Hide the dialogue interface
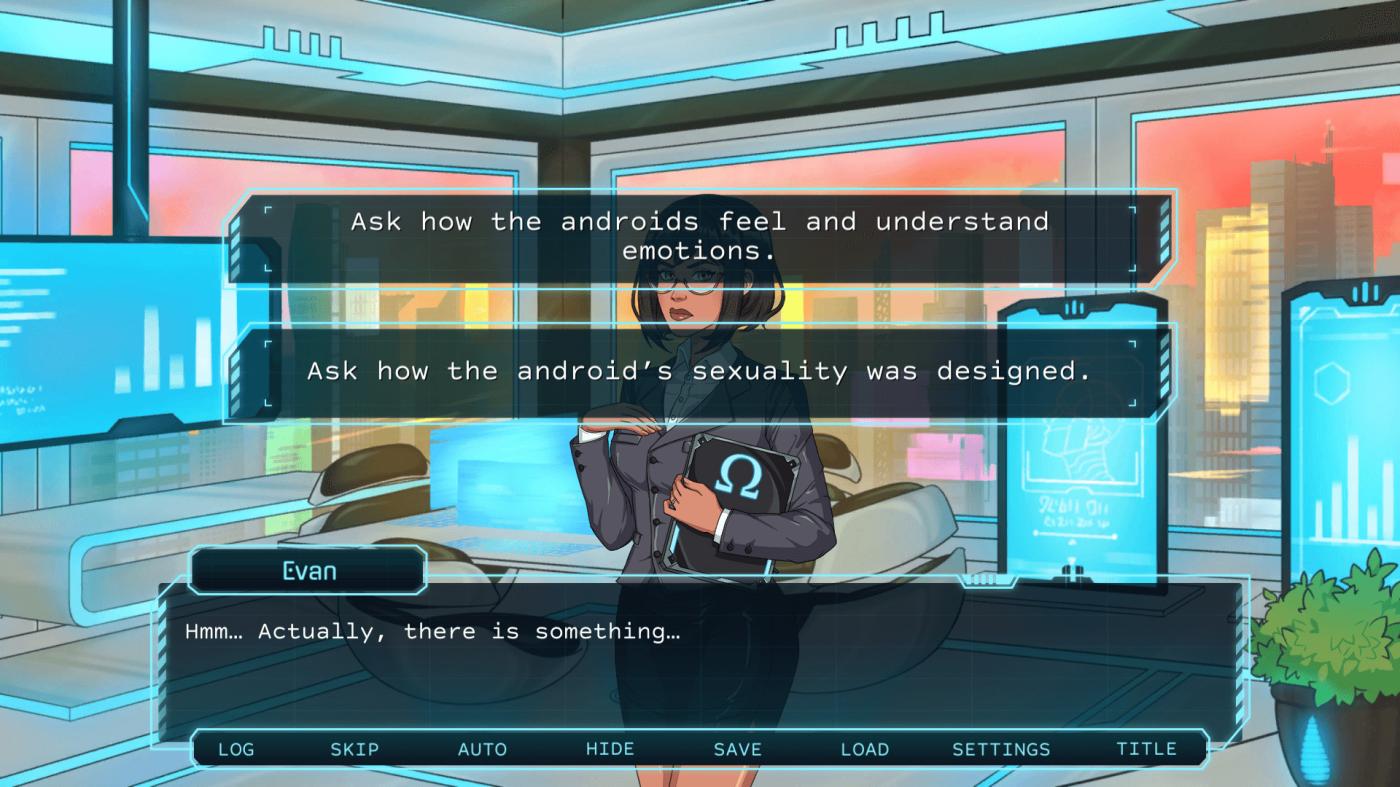 610,749
